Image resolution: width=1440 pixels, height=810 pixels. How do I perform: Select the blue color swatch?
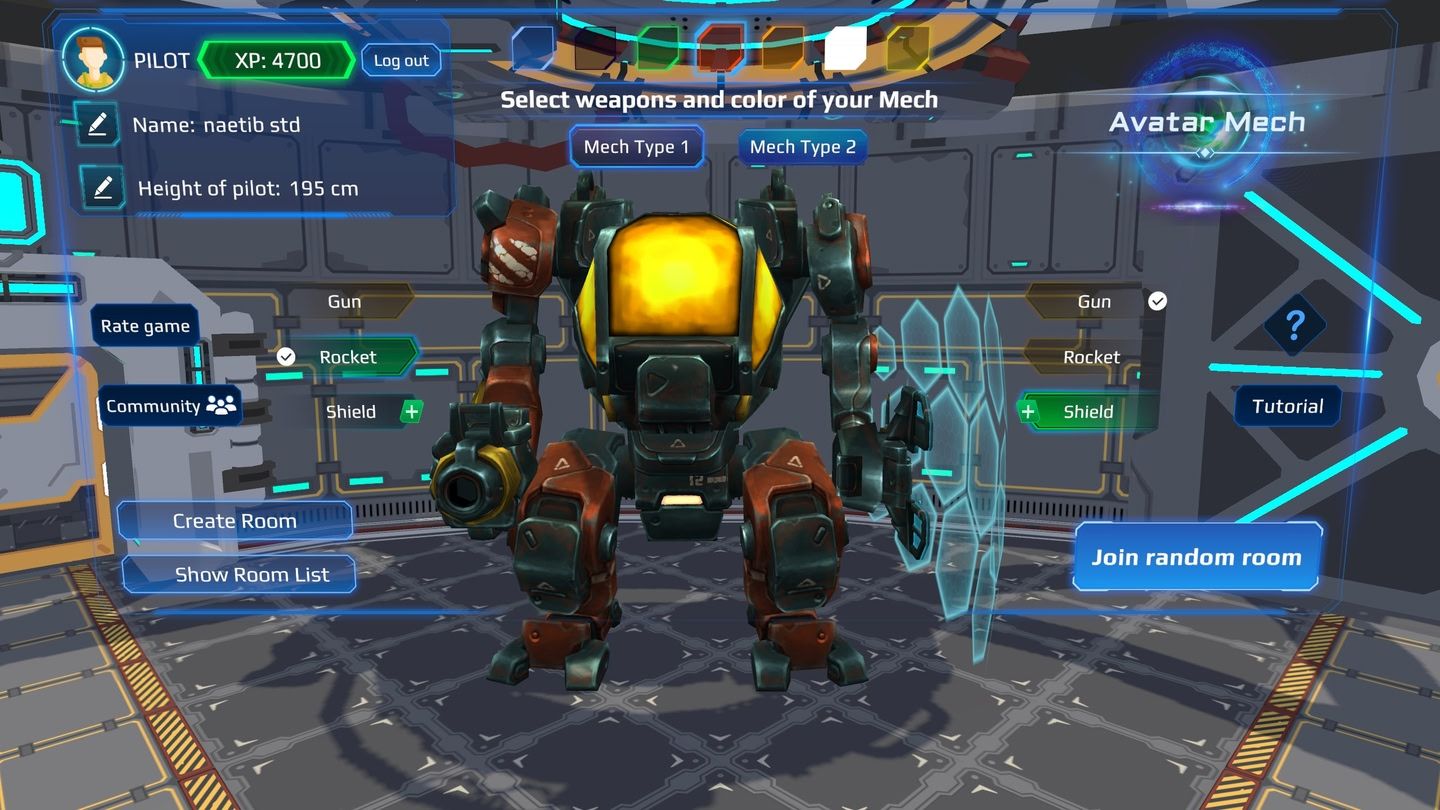tap(533, 48)
